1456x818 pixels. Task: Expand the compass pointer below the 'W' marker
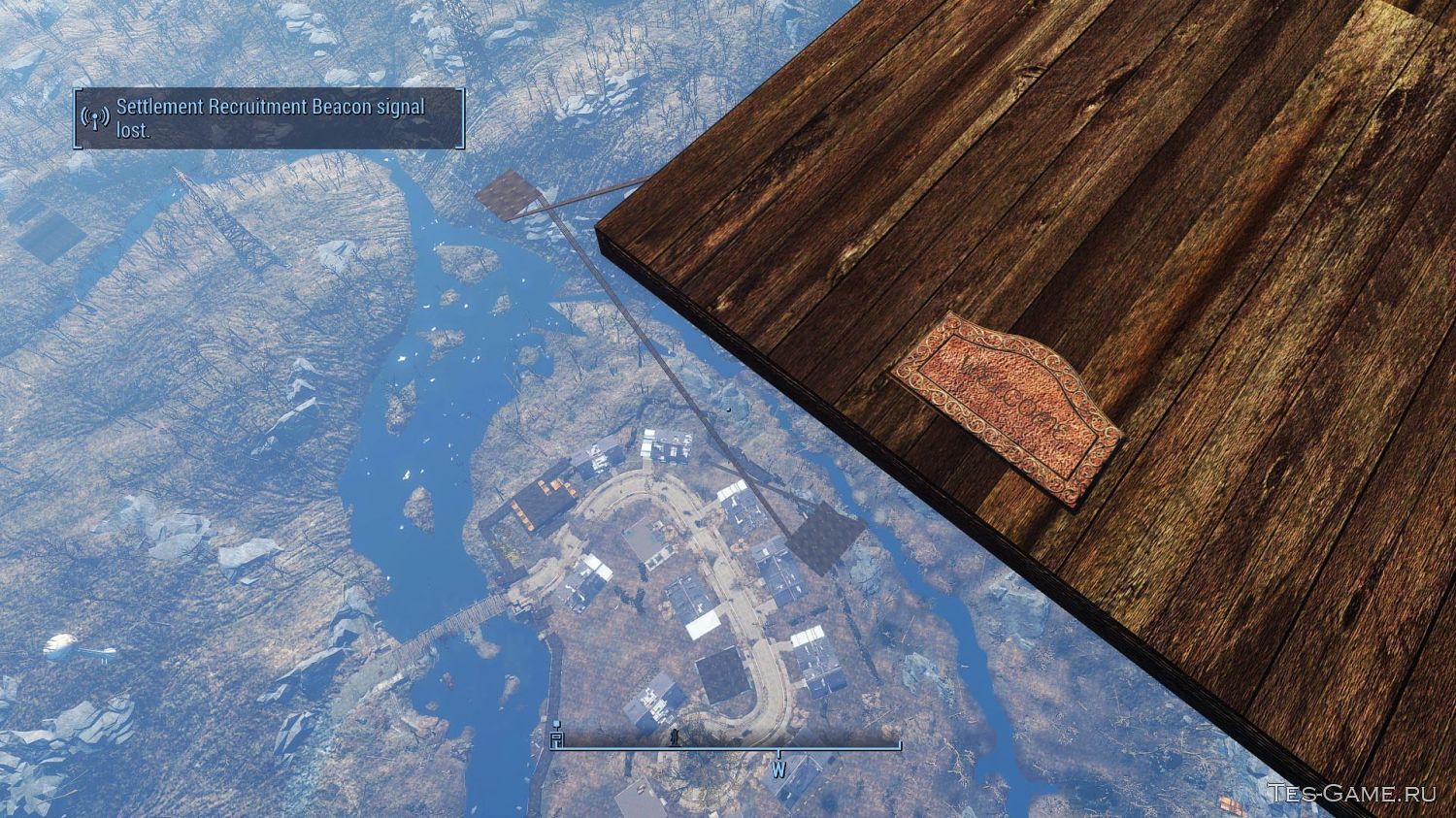click(778, 753)
